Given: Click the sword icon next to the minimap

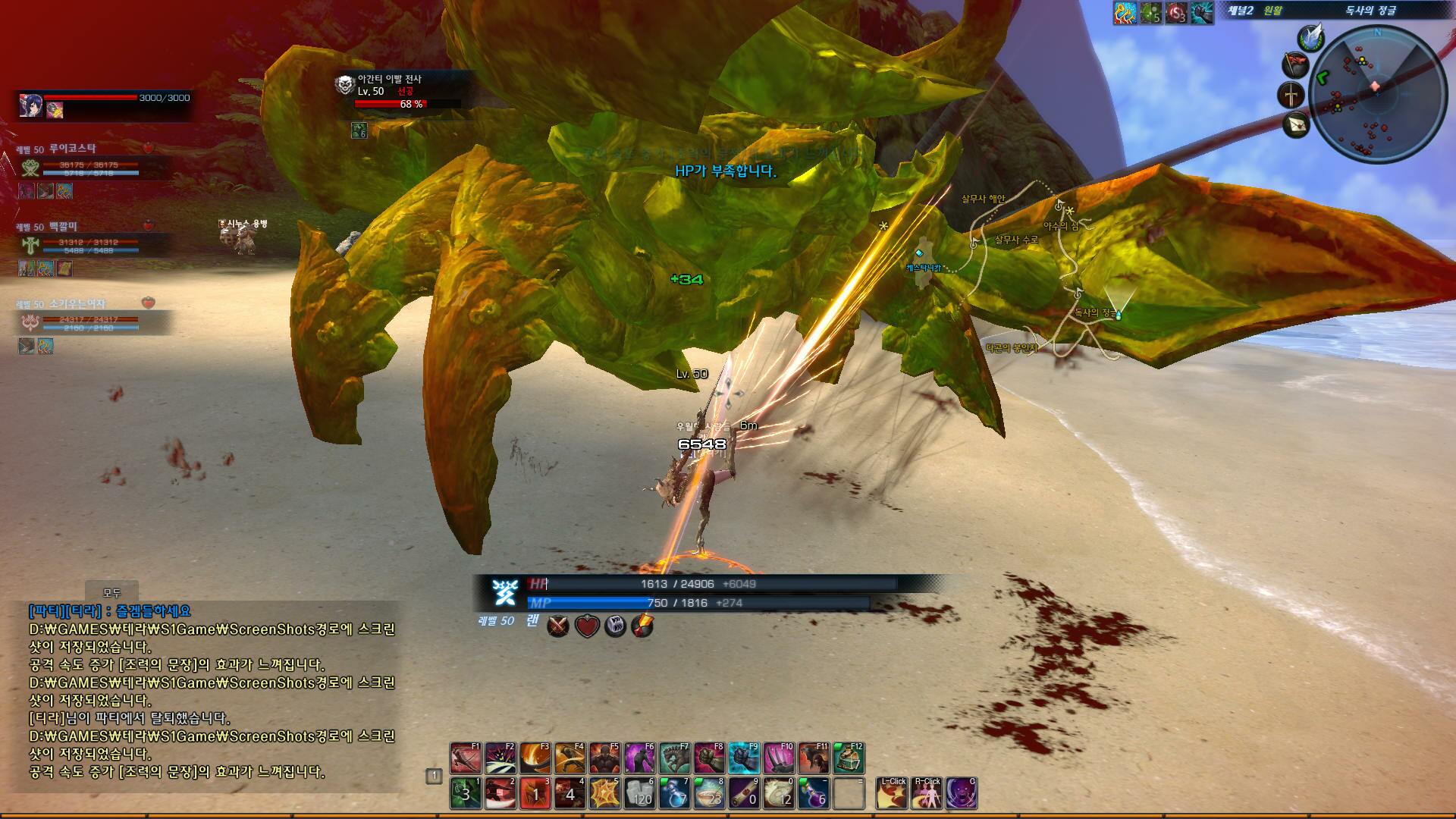Looking at the screenshot, I should coord(1291,95).
